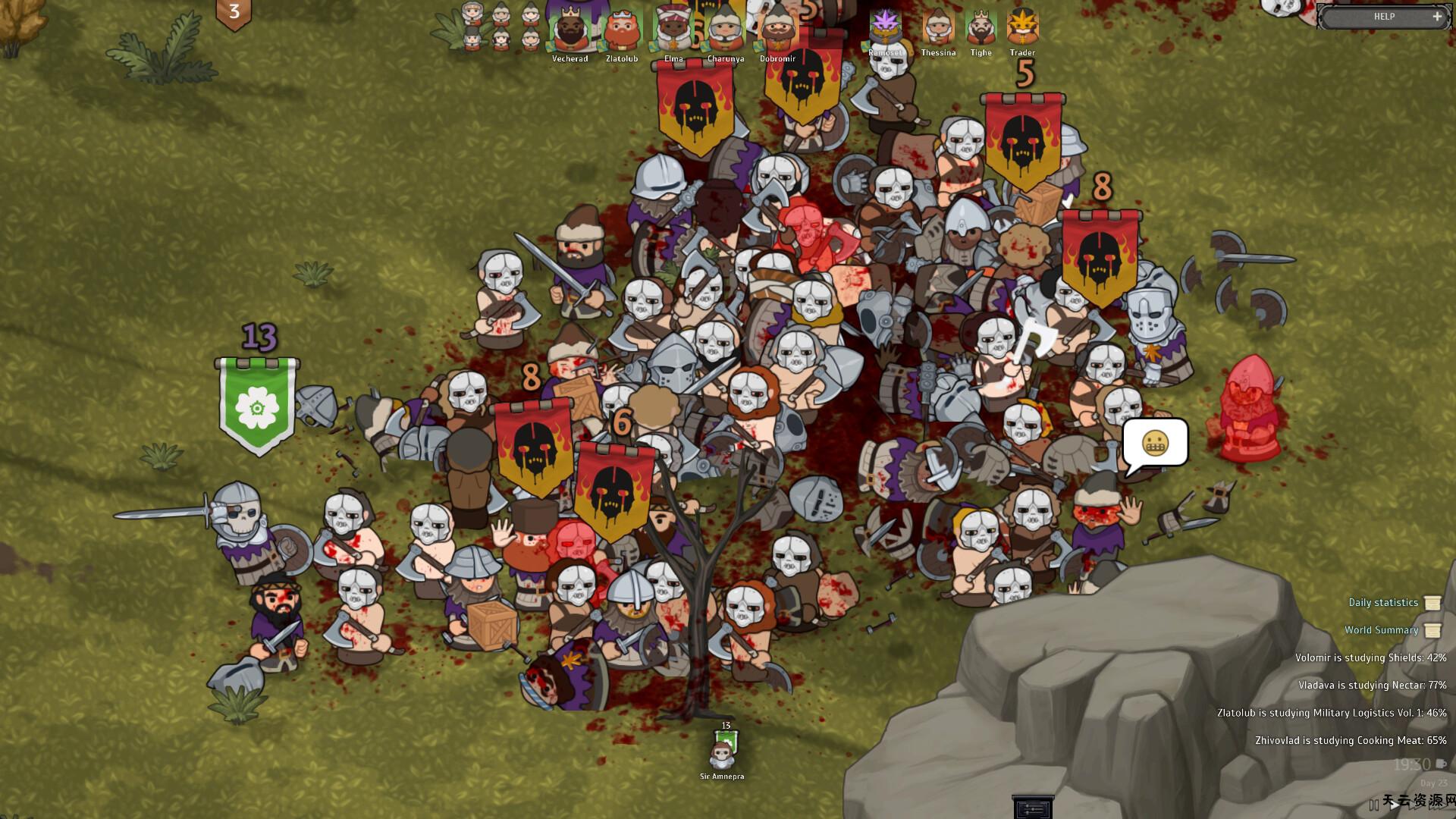Click Thessina's portrait
The height and width of the screenshot is (819, 1456).
[938, 27]
